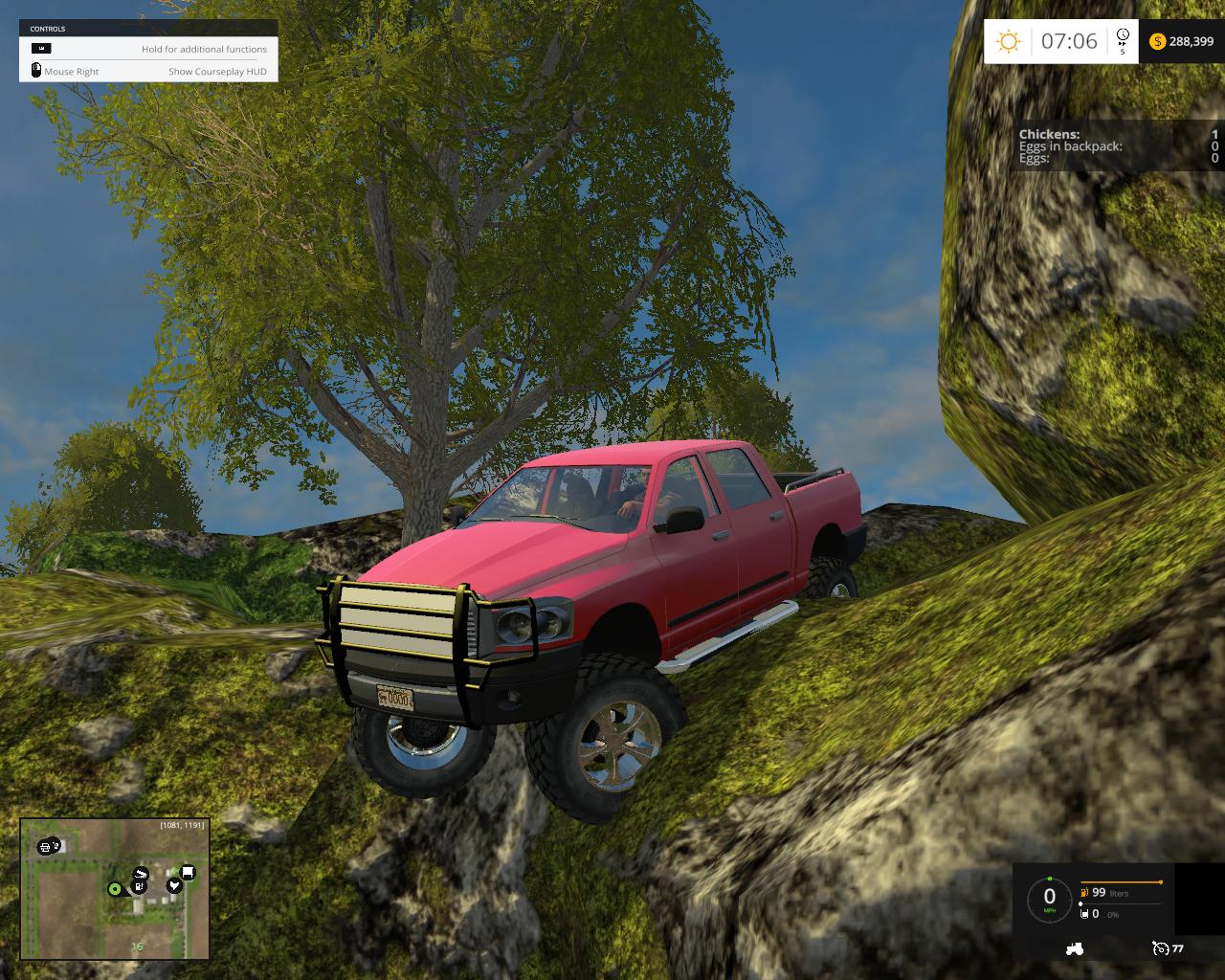Viewport: 1225px width, 980px height.
Task: Click the tractor vehicle icon
Action: [1074, 948]
